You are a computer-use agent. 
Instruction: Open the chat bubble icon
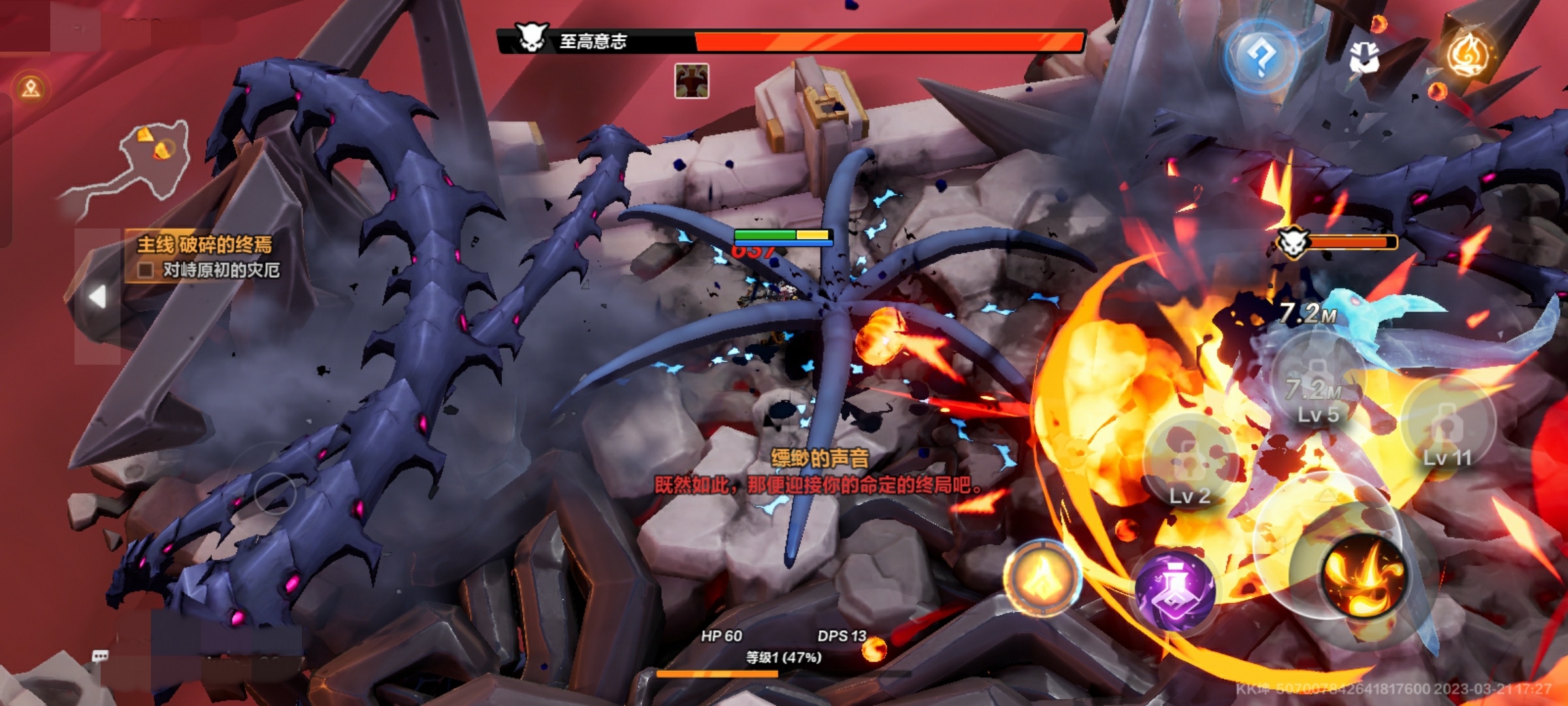point(100,656)
